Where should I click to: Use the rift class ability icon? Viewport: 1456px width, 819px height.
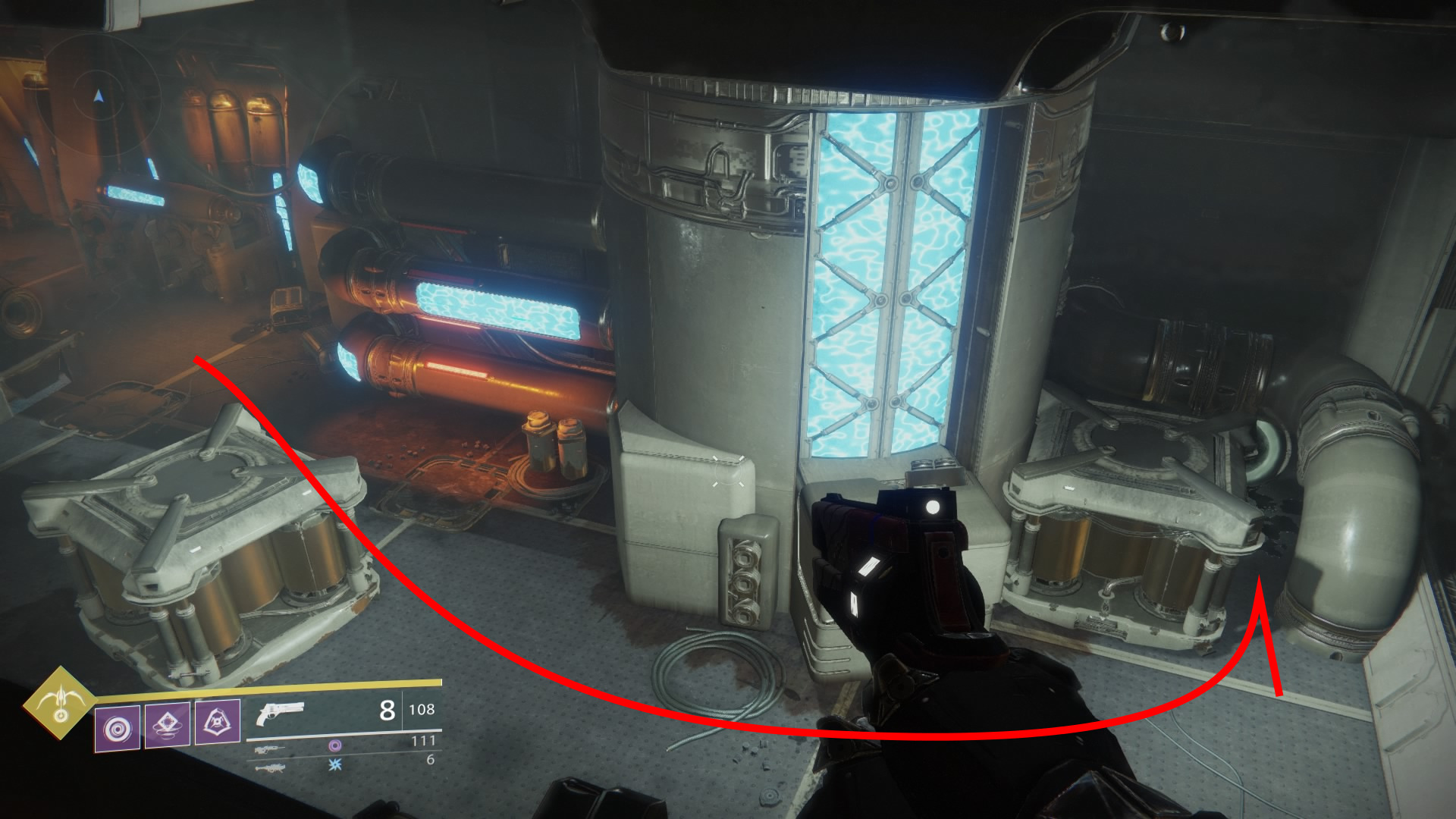point(168,725)
